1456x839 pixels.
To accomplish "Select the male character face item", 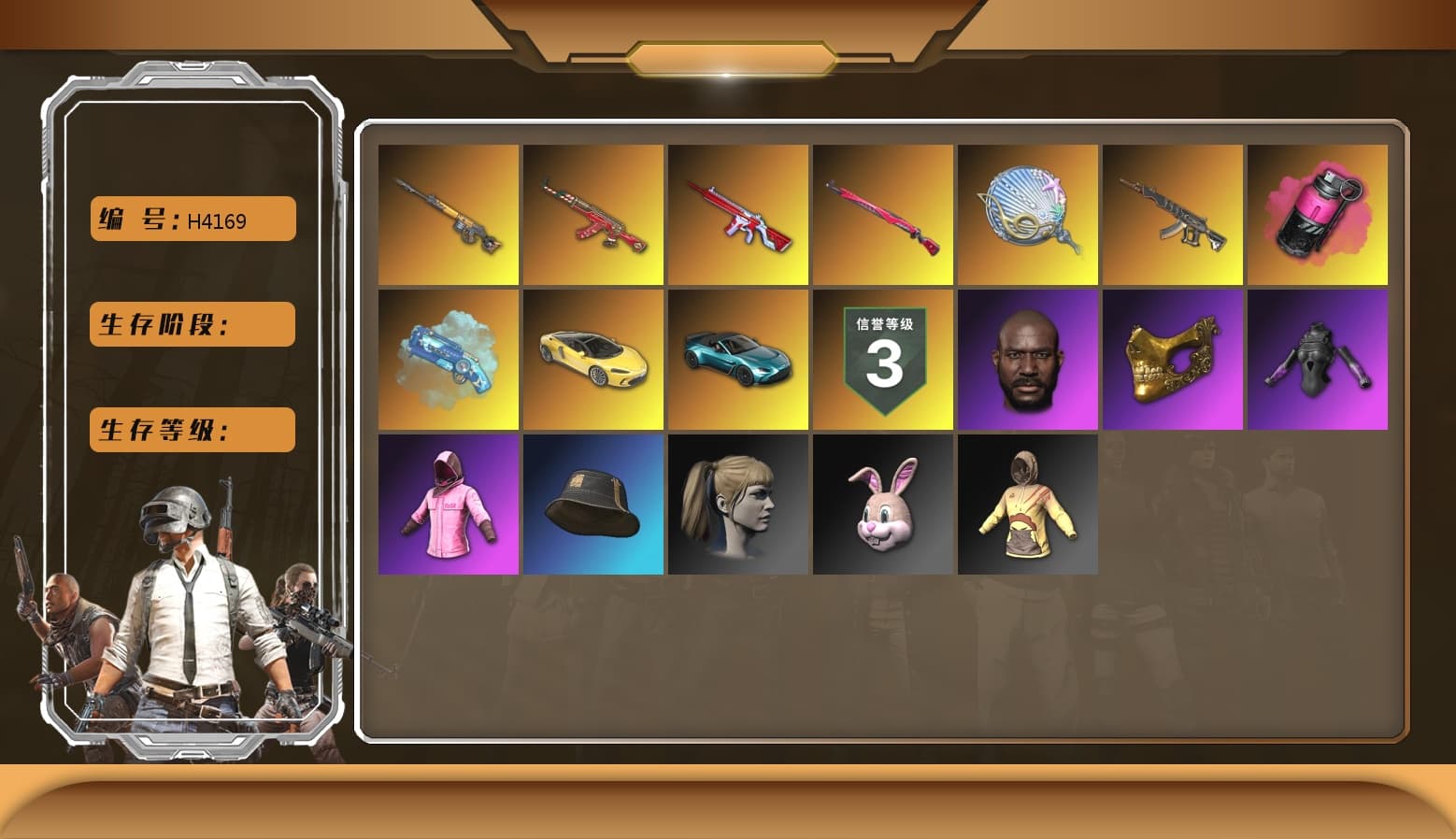I will (1028, 360).
